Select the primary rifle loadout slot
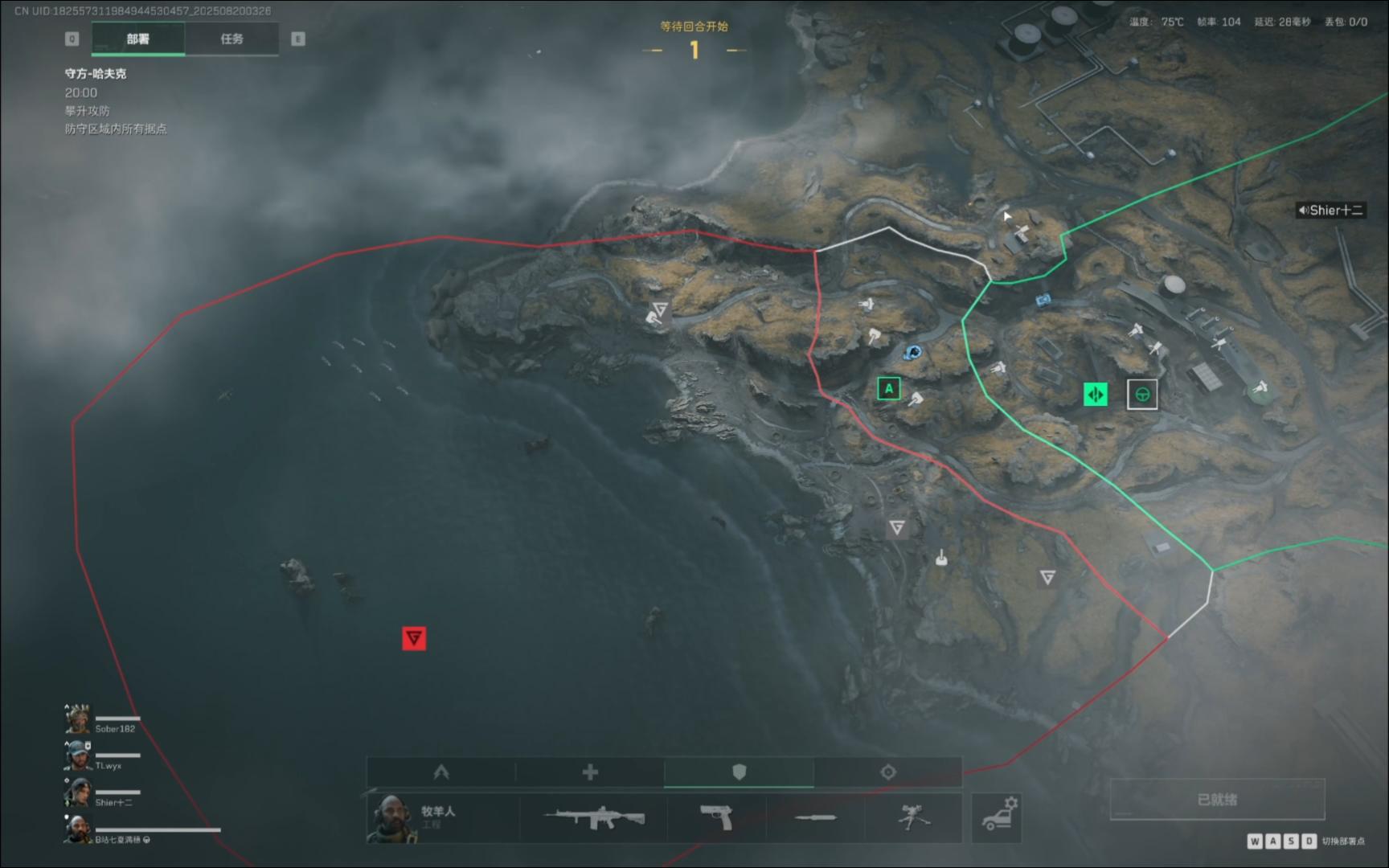The image size is (1389, 868). coord(594,818)
